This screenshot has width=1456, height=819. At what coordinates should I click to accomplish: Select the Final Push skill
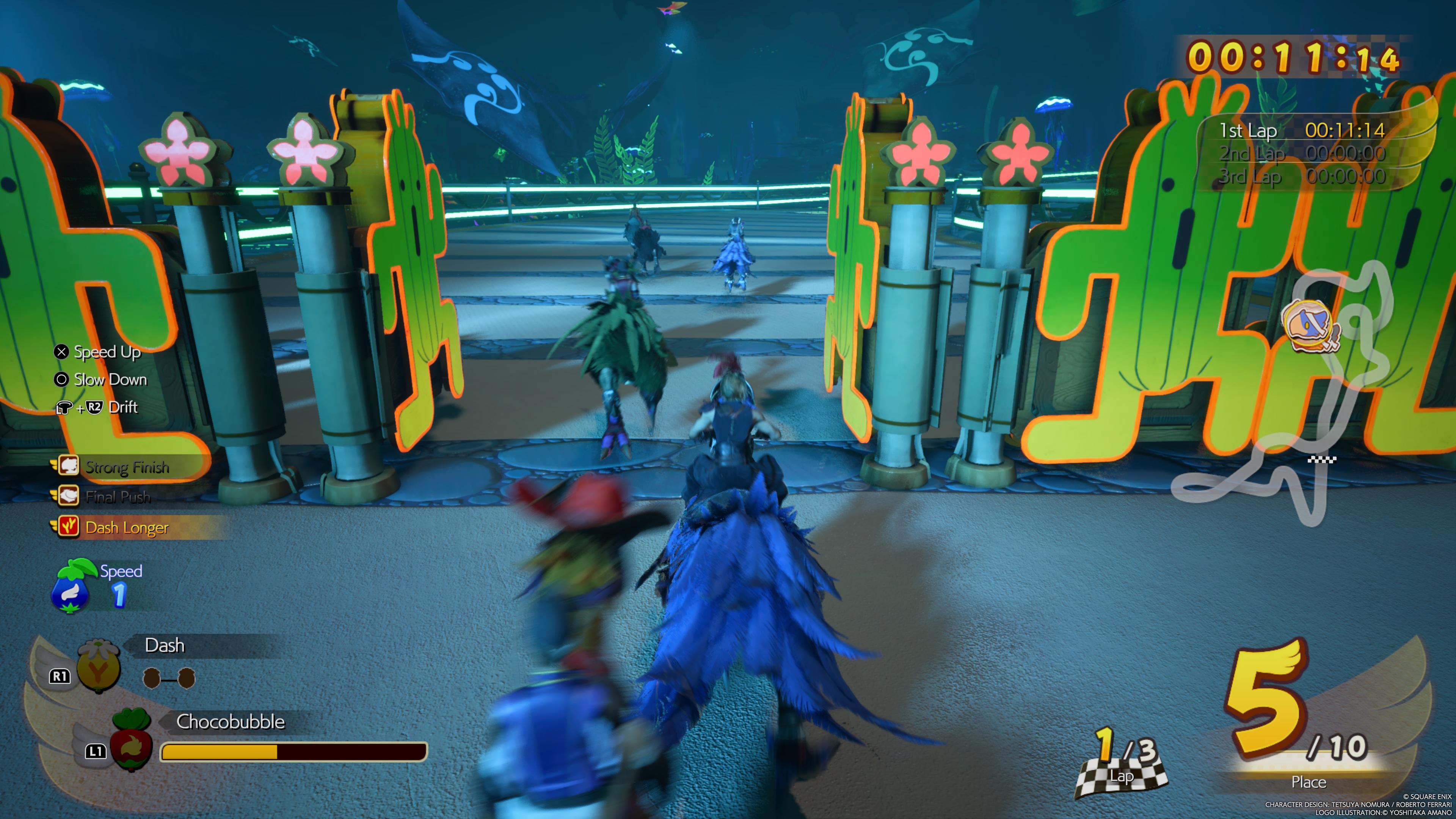(x=118, y=497)
